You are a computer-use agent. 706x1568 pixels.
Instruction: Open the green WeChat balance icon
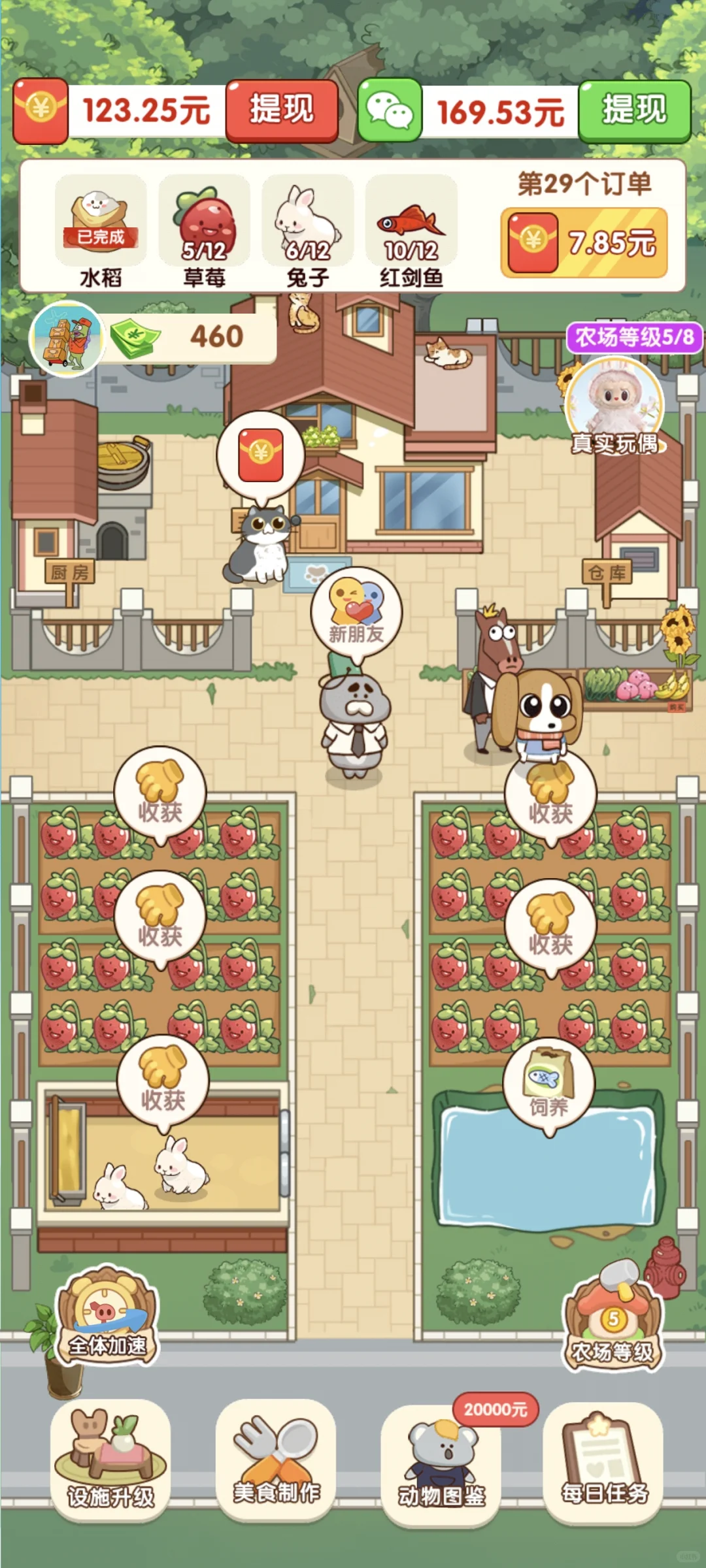390,110
